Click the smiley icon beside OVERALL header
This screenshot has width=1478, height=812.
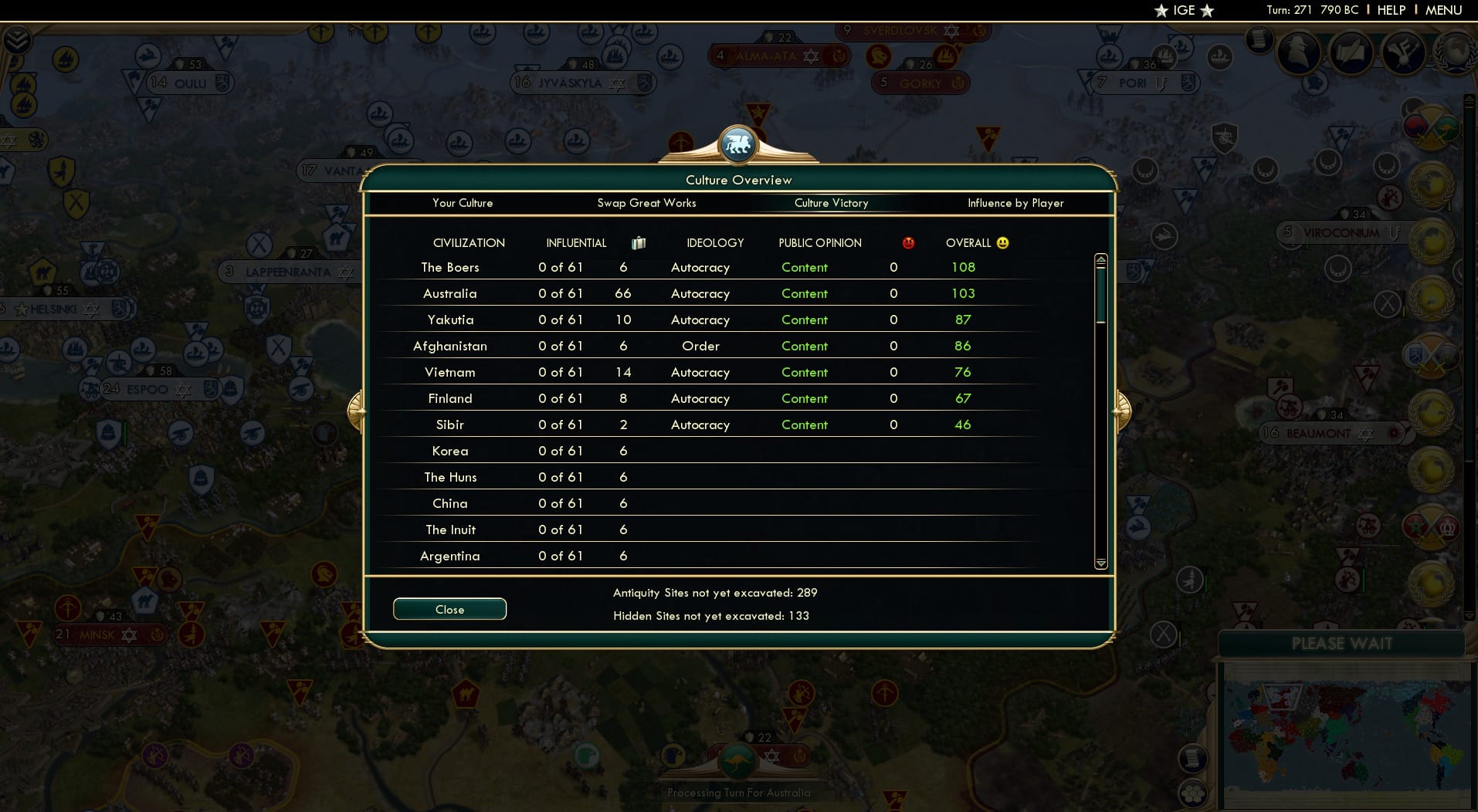coord(1002,242)
